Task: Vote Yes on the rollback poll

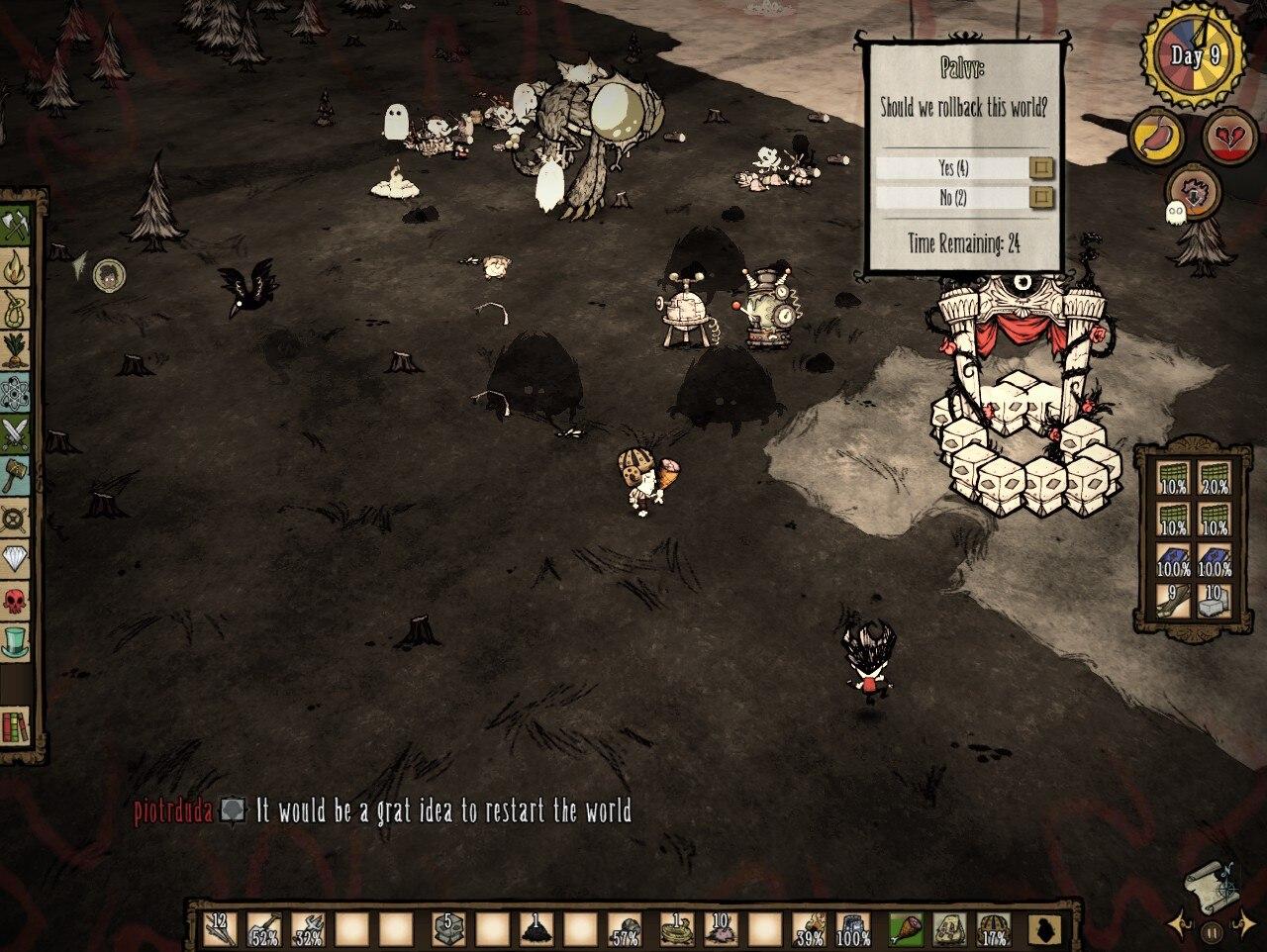Action: coord(1040,167)
